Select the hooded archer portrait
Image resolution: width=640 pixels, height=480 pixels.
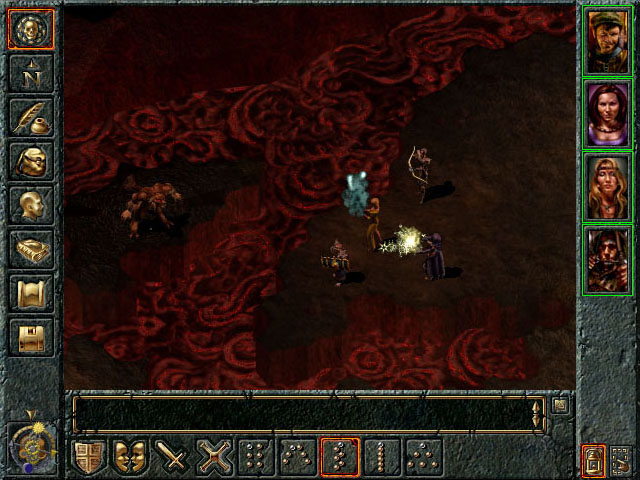pyautogui.click(x=607, y=259)
